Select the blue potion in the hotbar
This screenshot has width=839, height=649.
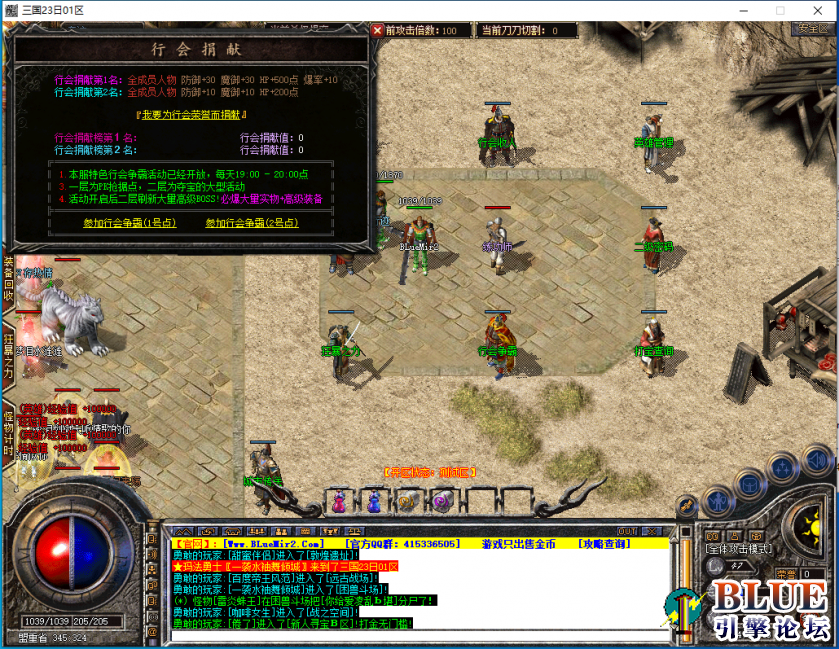[374, 500]
